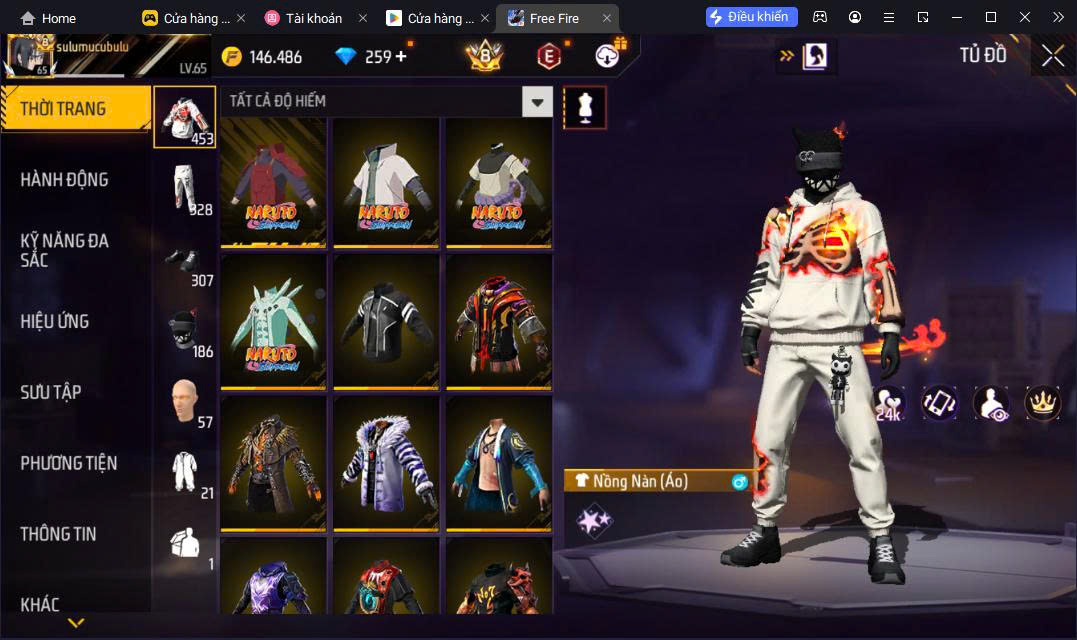
Task: Pick the plain black leather jacket
Action: point(386,321)
